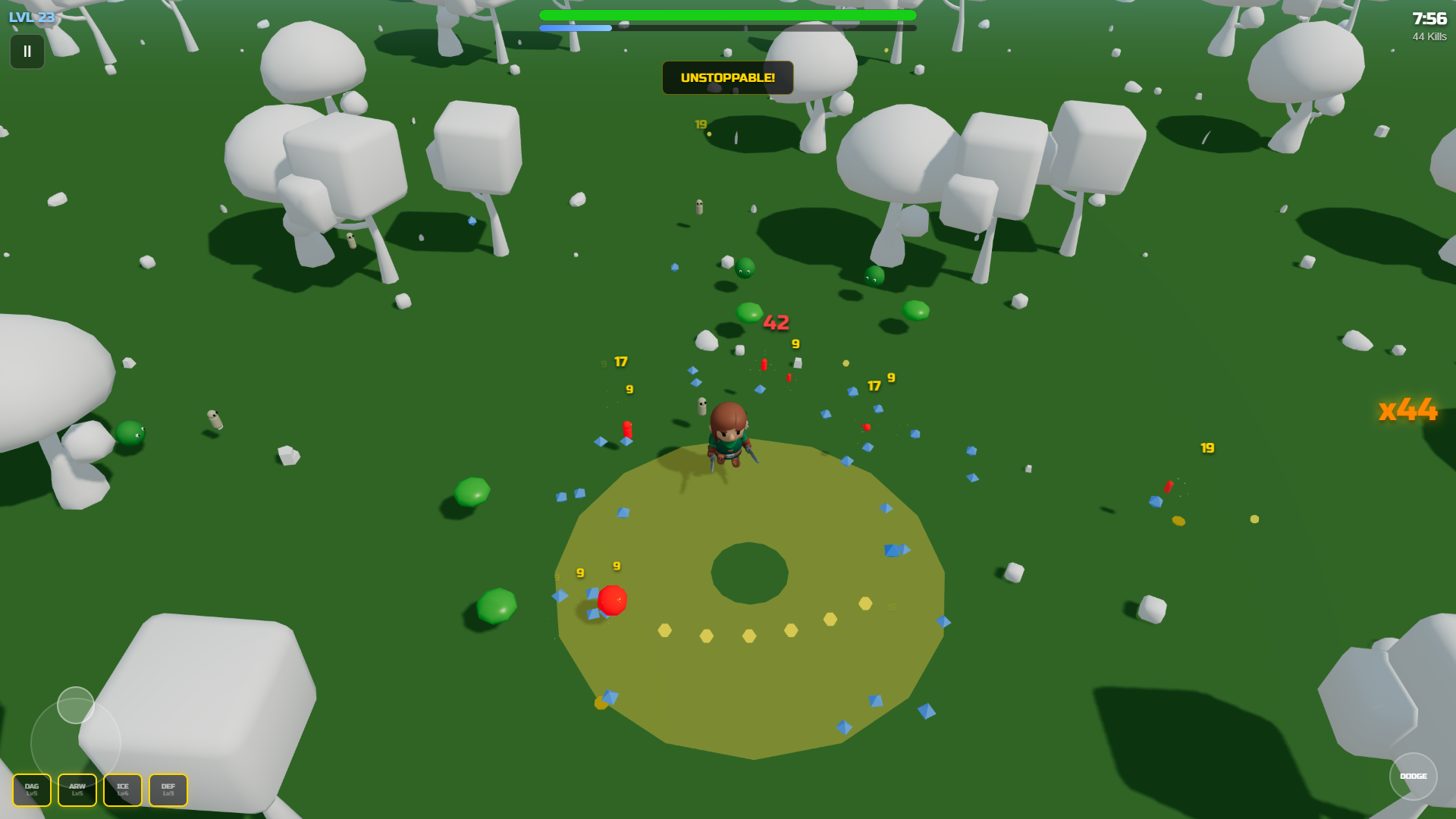1456x819 pixels.
Task: Trigger the ARW Lv5 ability icon
Action: click(77, 789)
